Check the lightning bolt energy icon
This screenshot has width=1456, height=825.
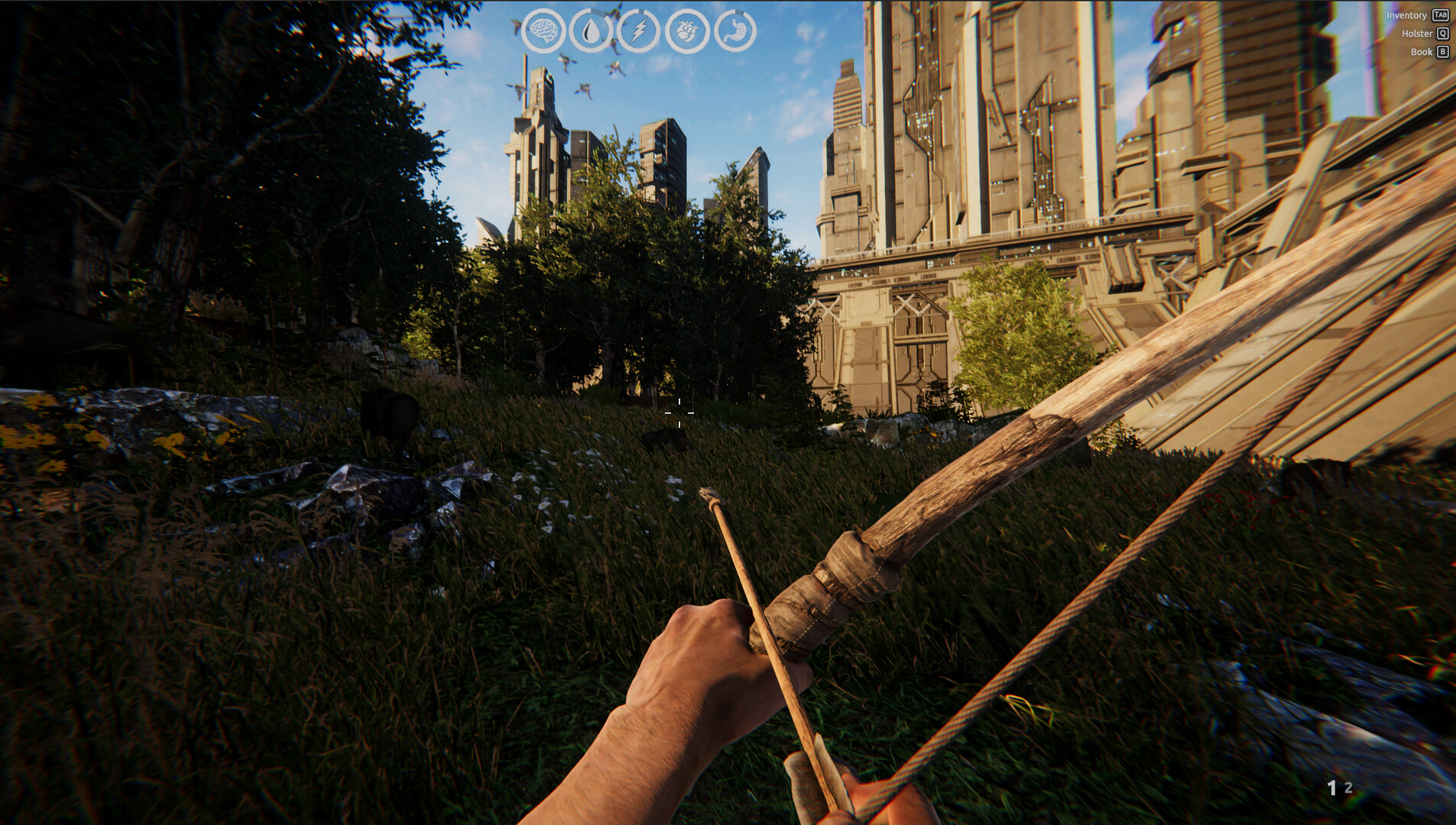point(639,31)
